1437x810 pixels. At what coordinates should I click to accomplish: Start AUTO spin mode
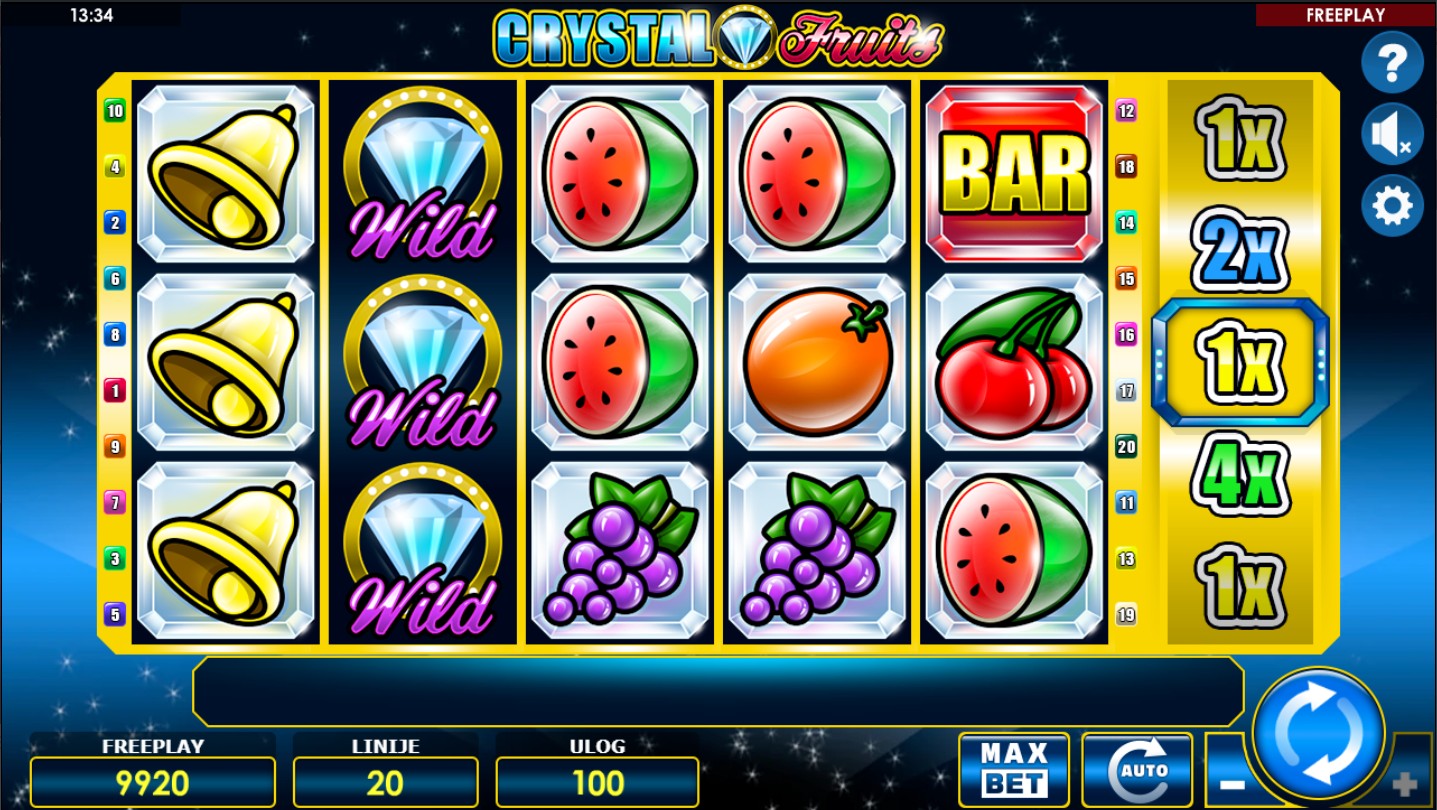1137,769
